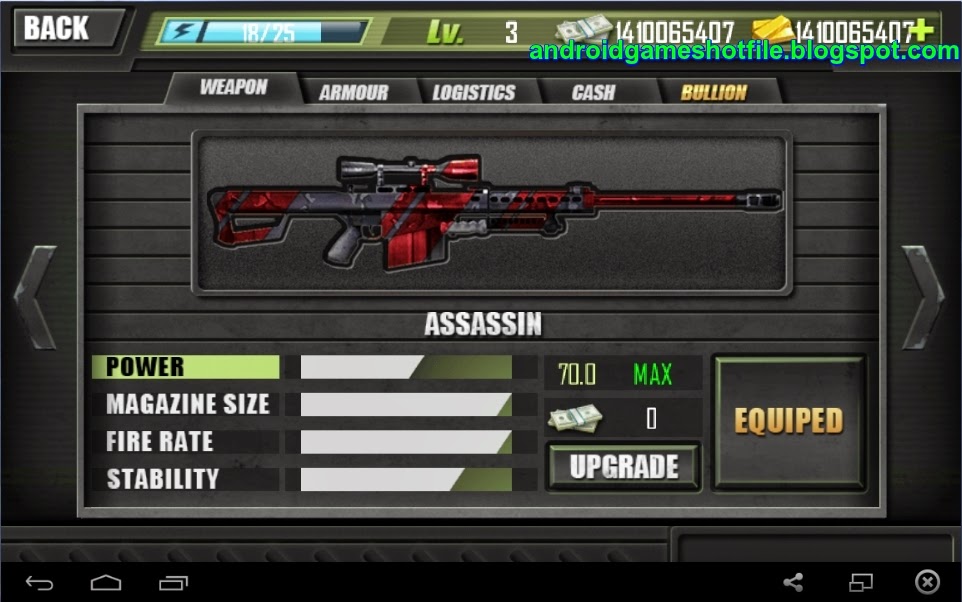Add more bullion with the plus icon

pos(922,29)
